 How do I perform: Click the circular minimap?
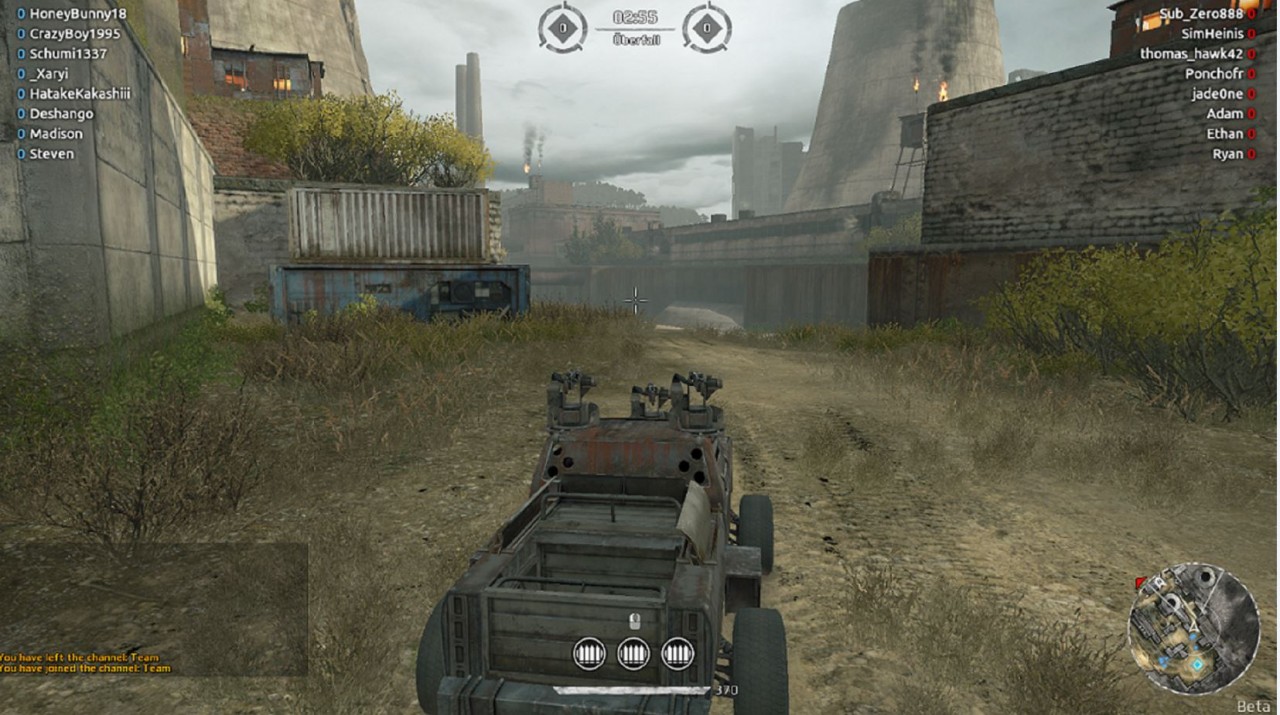tap(1193, 629)
